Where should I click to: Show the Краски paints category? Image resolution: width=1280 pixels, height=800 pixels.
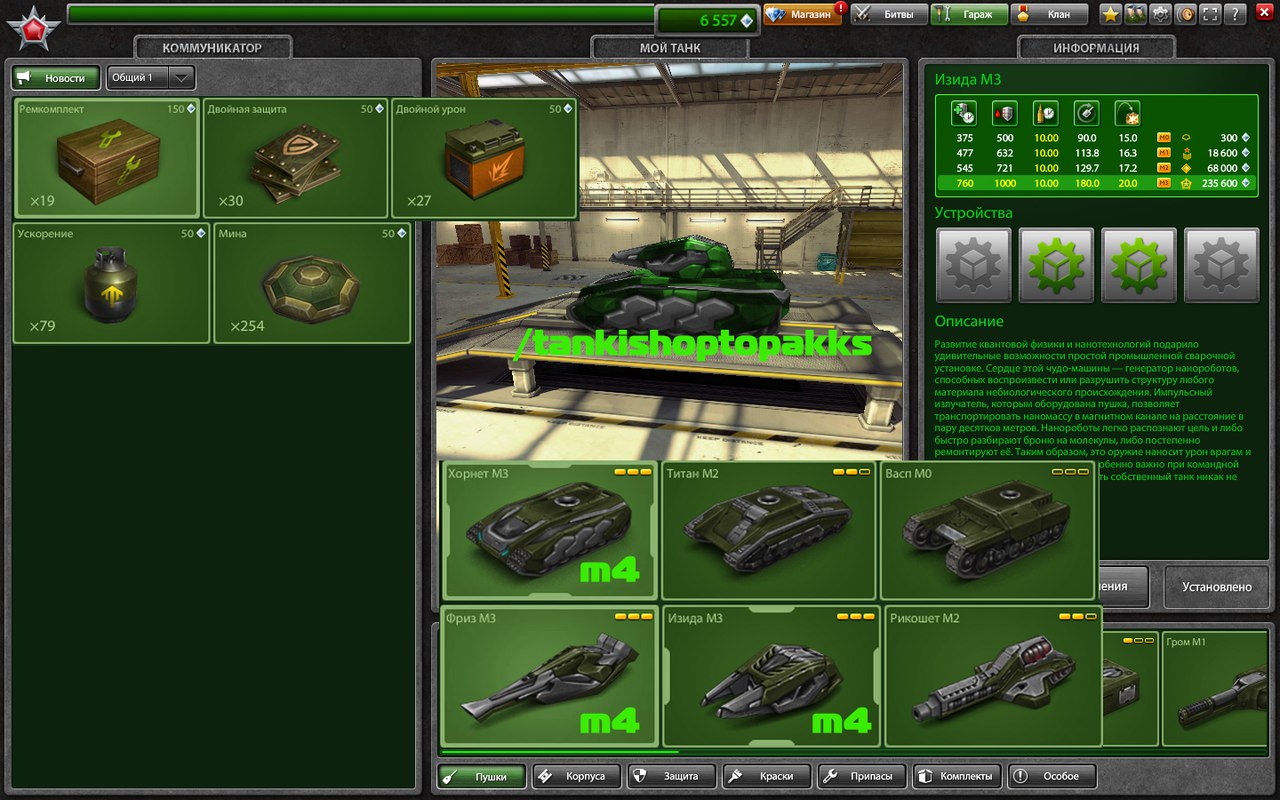pyautogui.click(x=767, y=776)
